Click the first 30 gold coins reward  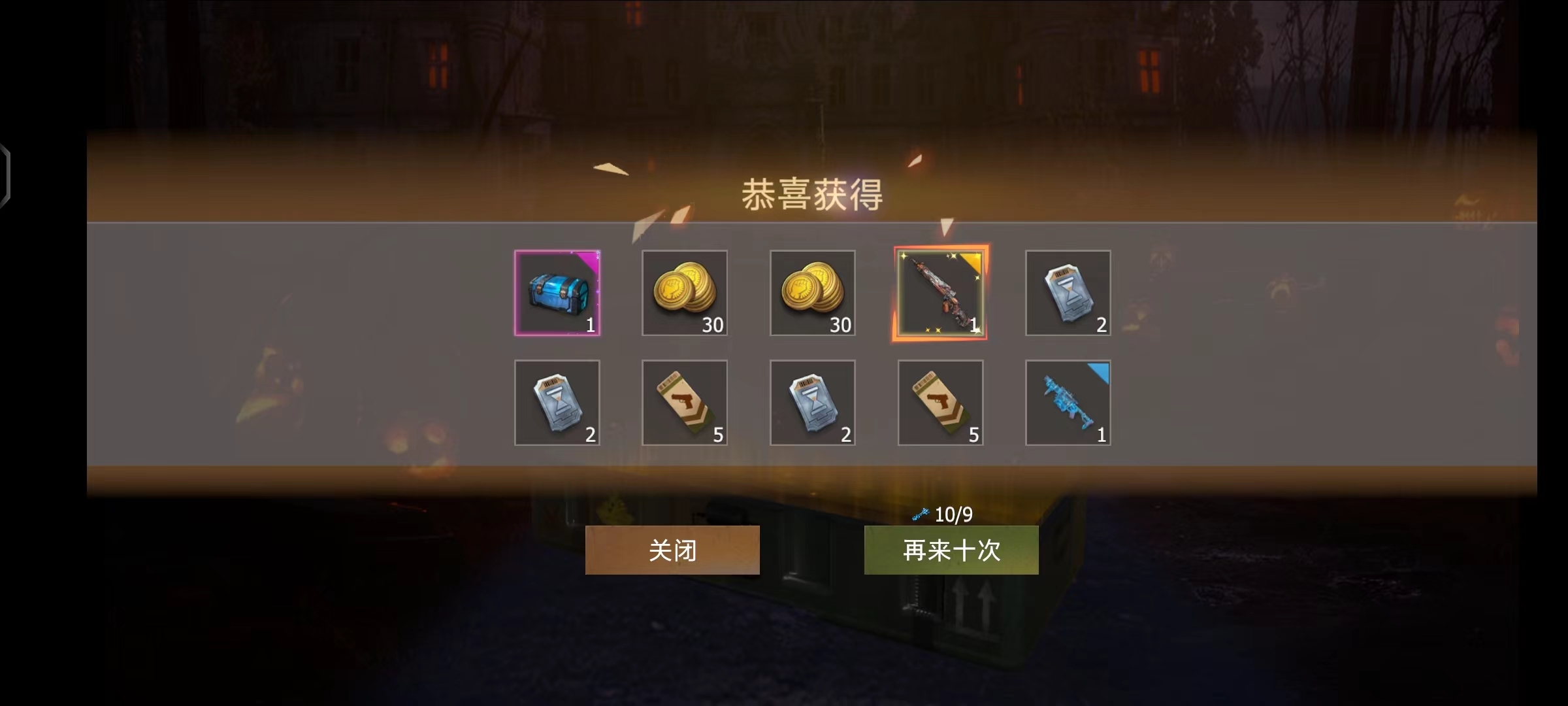click(685, 293)
